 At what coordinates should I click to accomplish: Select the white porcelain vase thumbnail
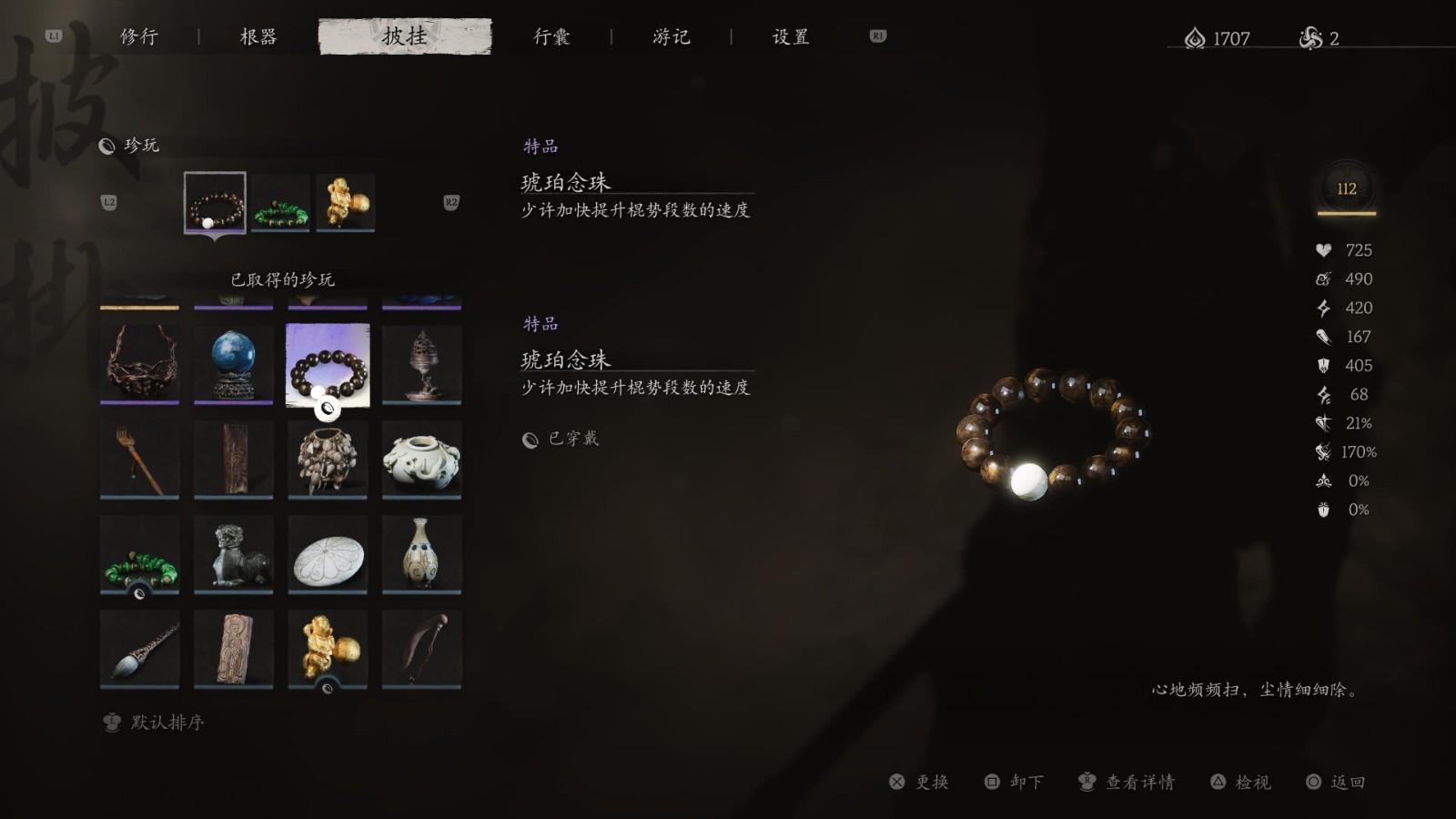click(421, 552)
